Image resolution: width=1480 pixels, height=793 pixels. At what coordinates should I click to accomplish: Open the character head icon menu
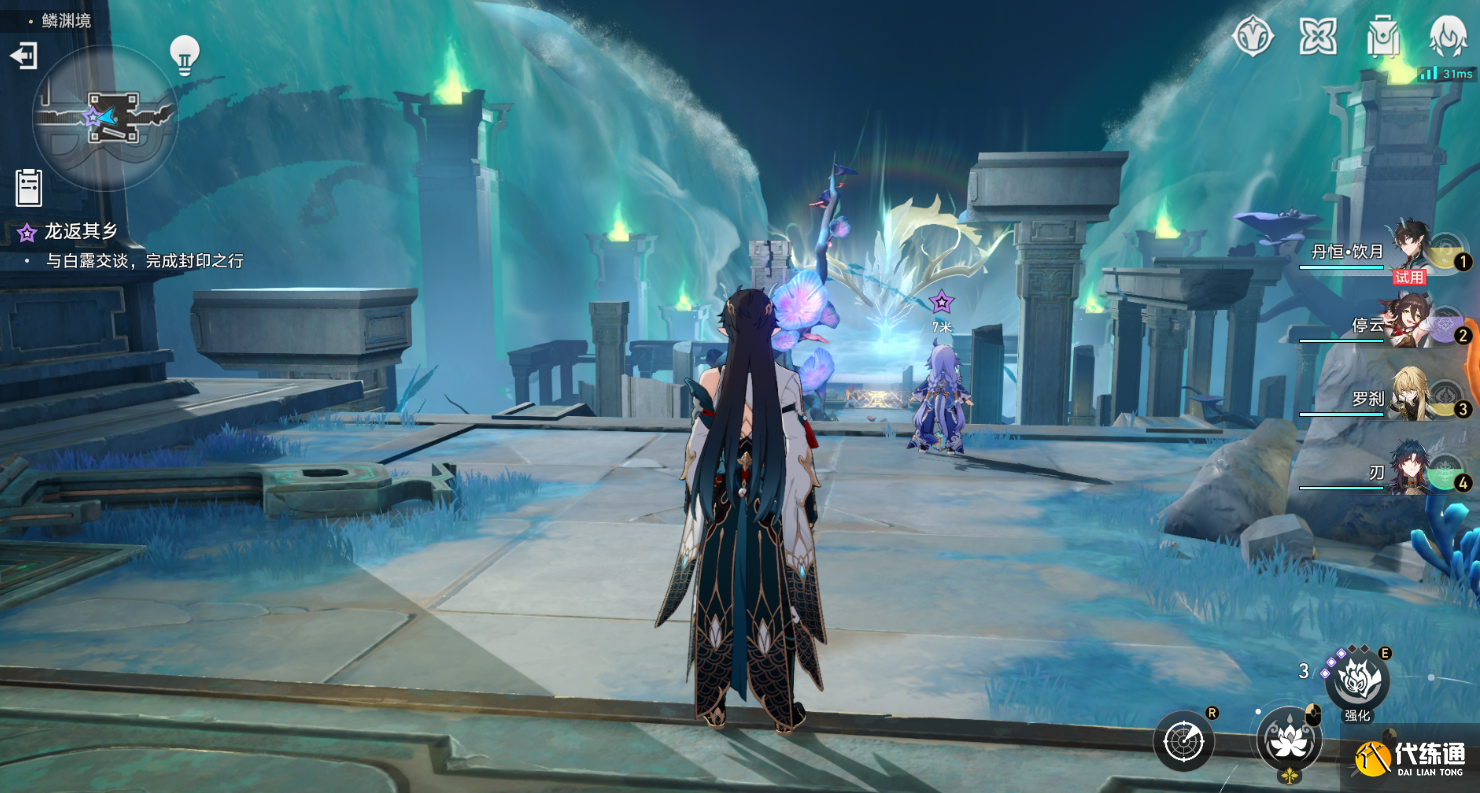tap(1447, 37)
